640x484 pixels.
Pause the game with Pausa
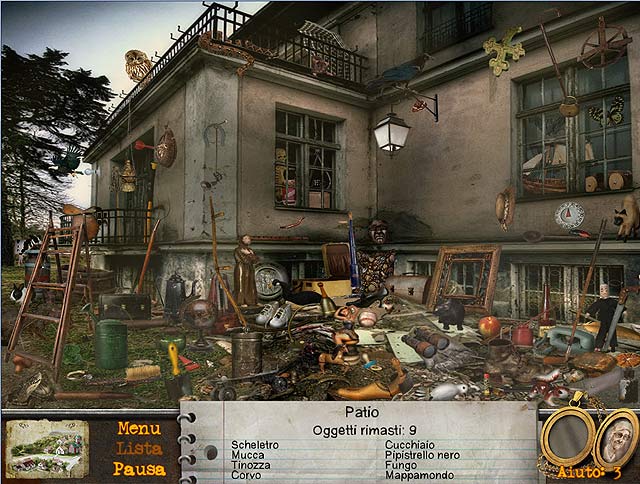click(139, 468)
